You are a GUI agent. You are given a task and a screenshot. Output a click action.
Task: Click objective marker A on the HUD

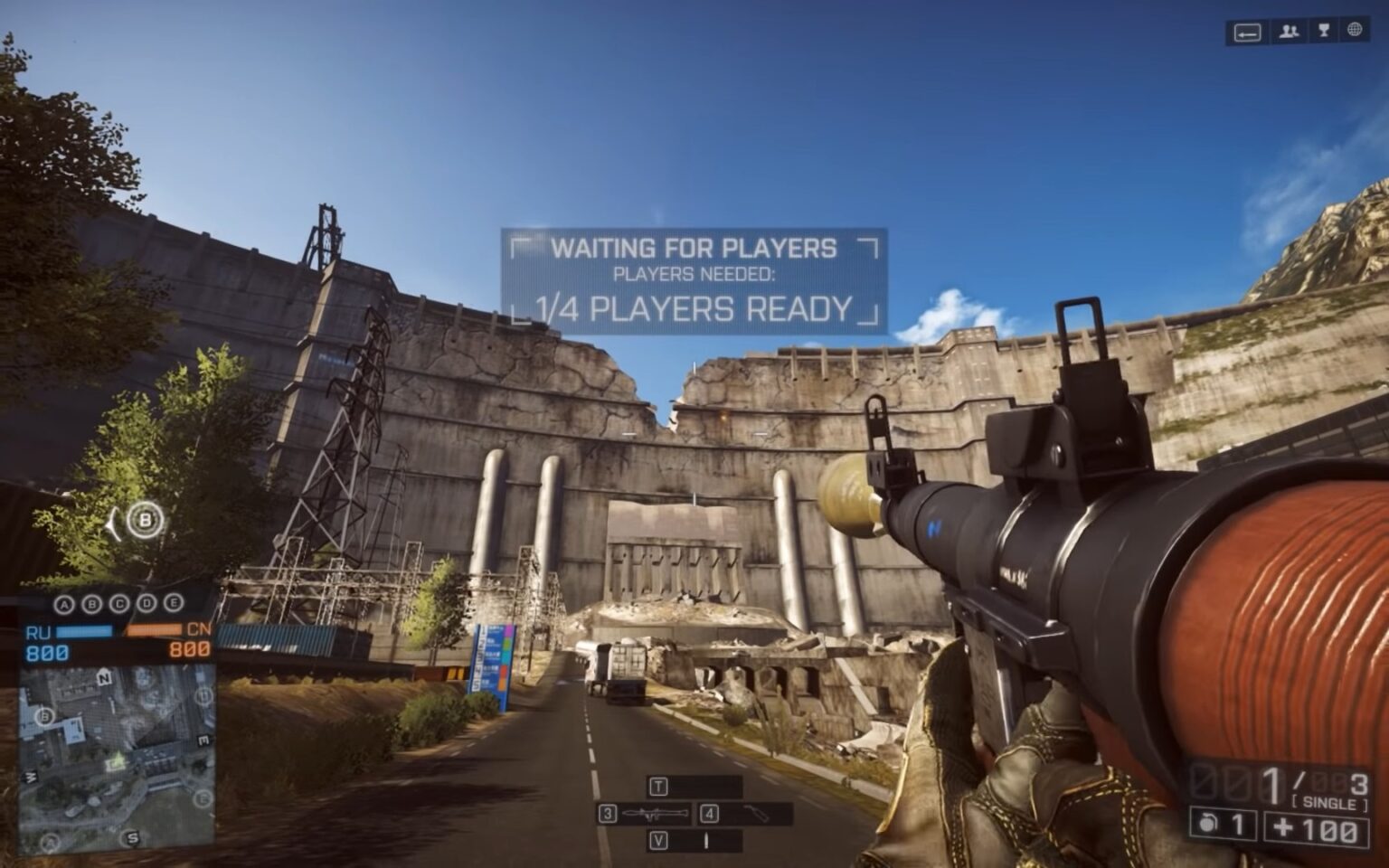pyautogui.click(x=63, y=603)
